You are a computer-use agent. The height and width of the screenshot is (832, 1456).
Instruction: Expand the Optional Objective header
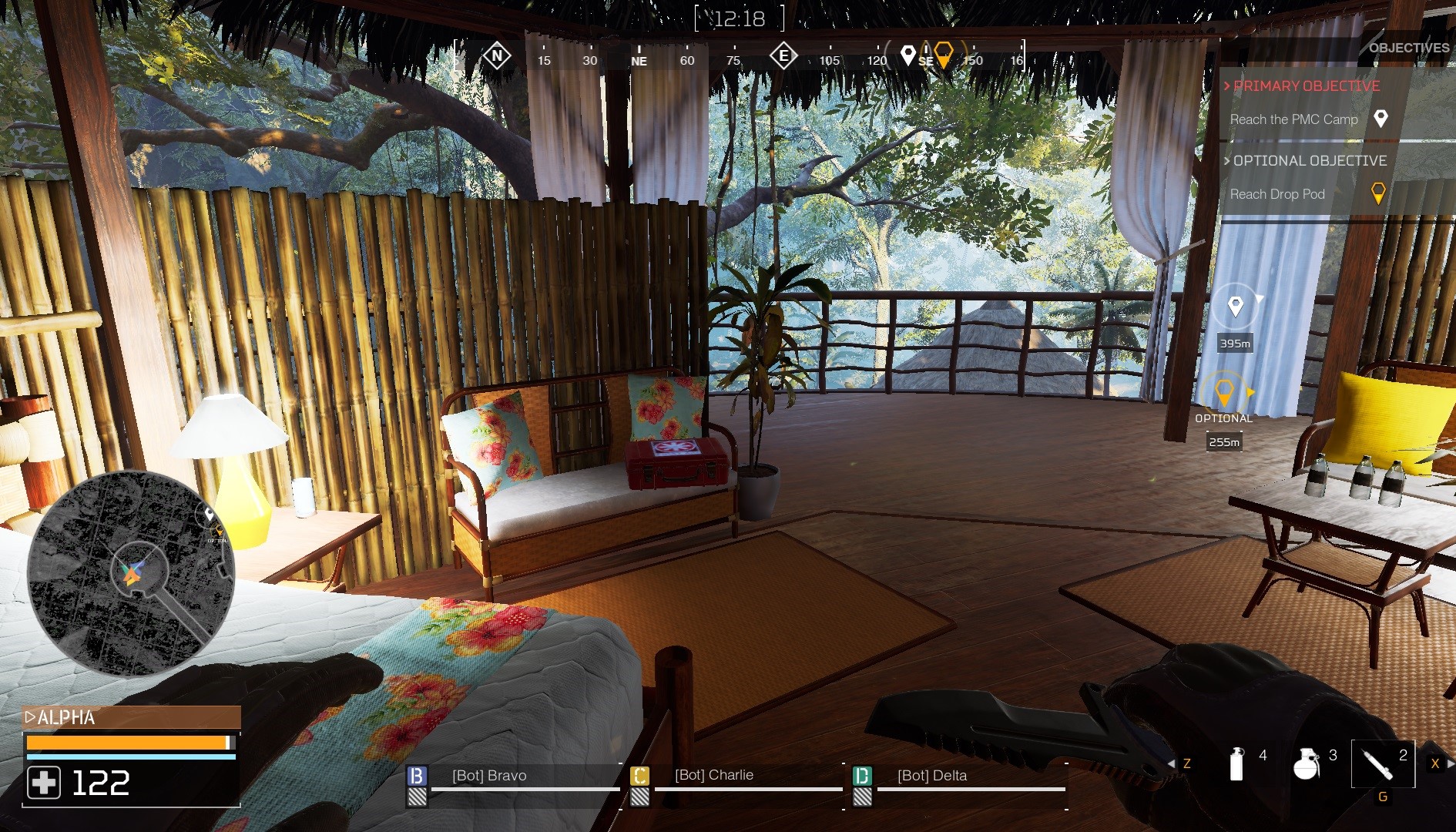click(x=1309, y=161)
